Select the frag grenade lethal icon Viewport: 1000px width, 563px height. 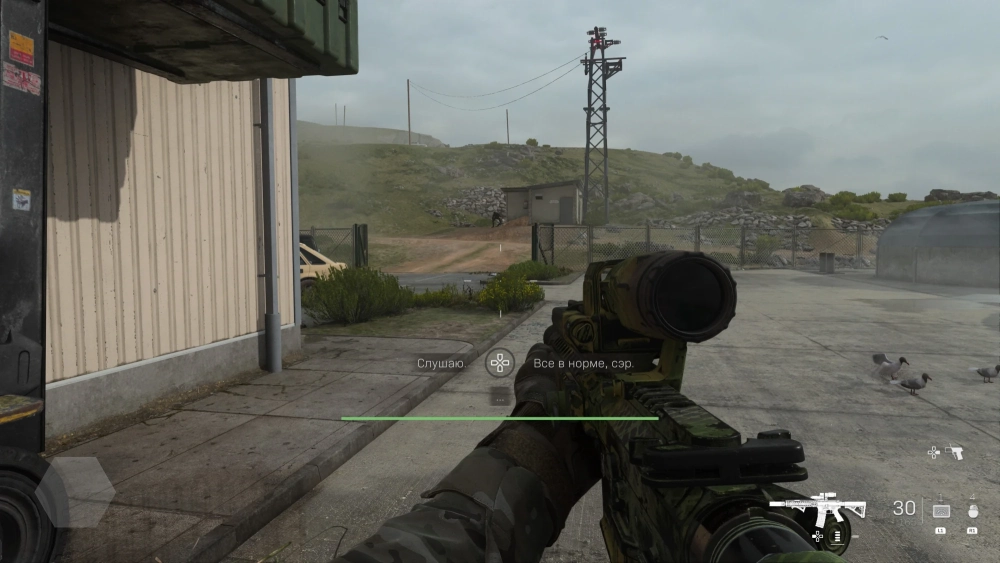tap(972, 509)
